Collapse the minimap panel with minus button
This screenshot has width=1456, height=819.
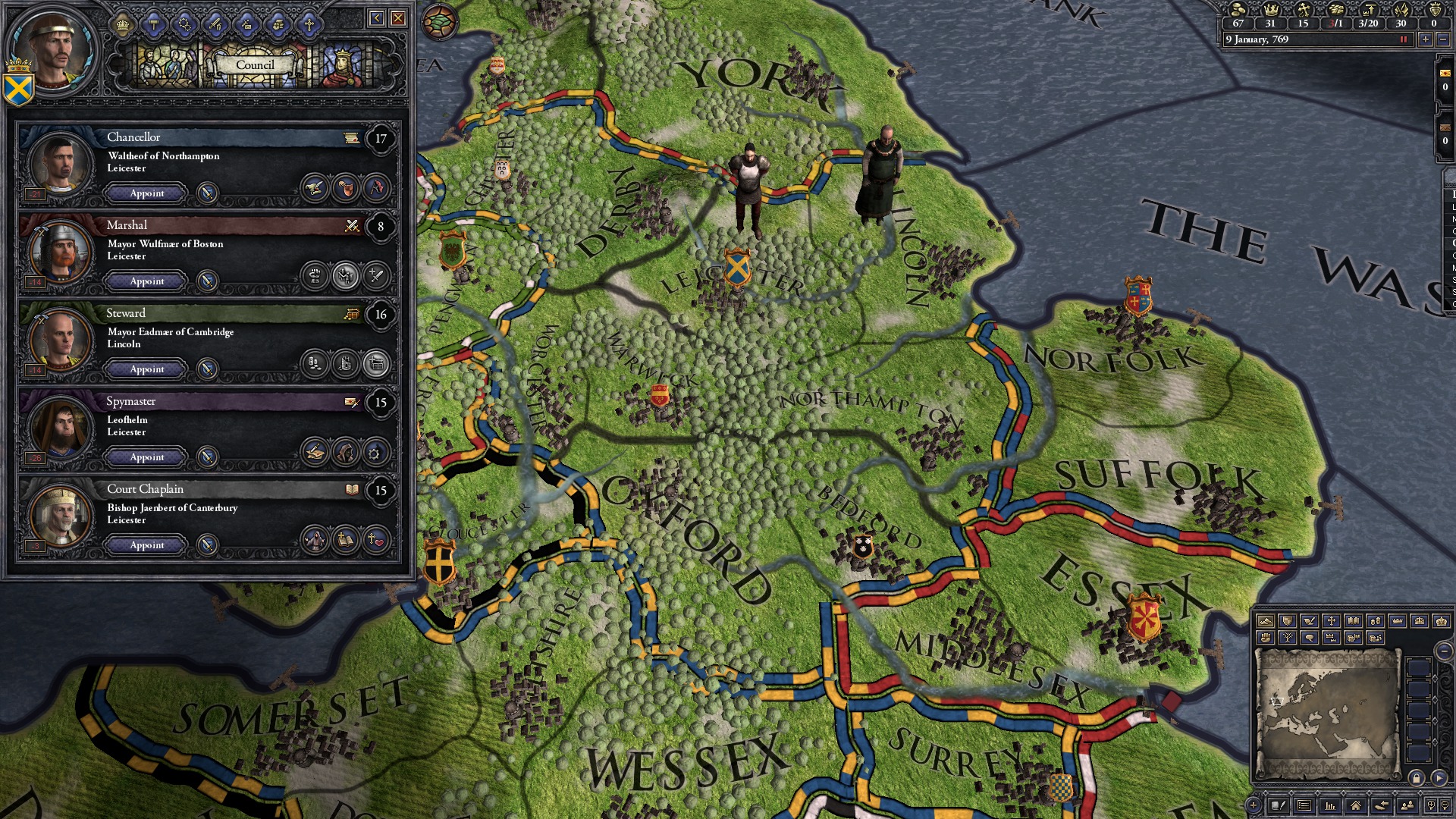click(x=1444, y=651)
